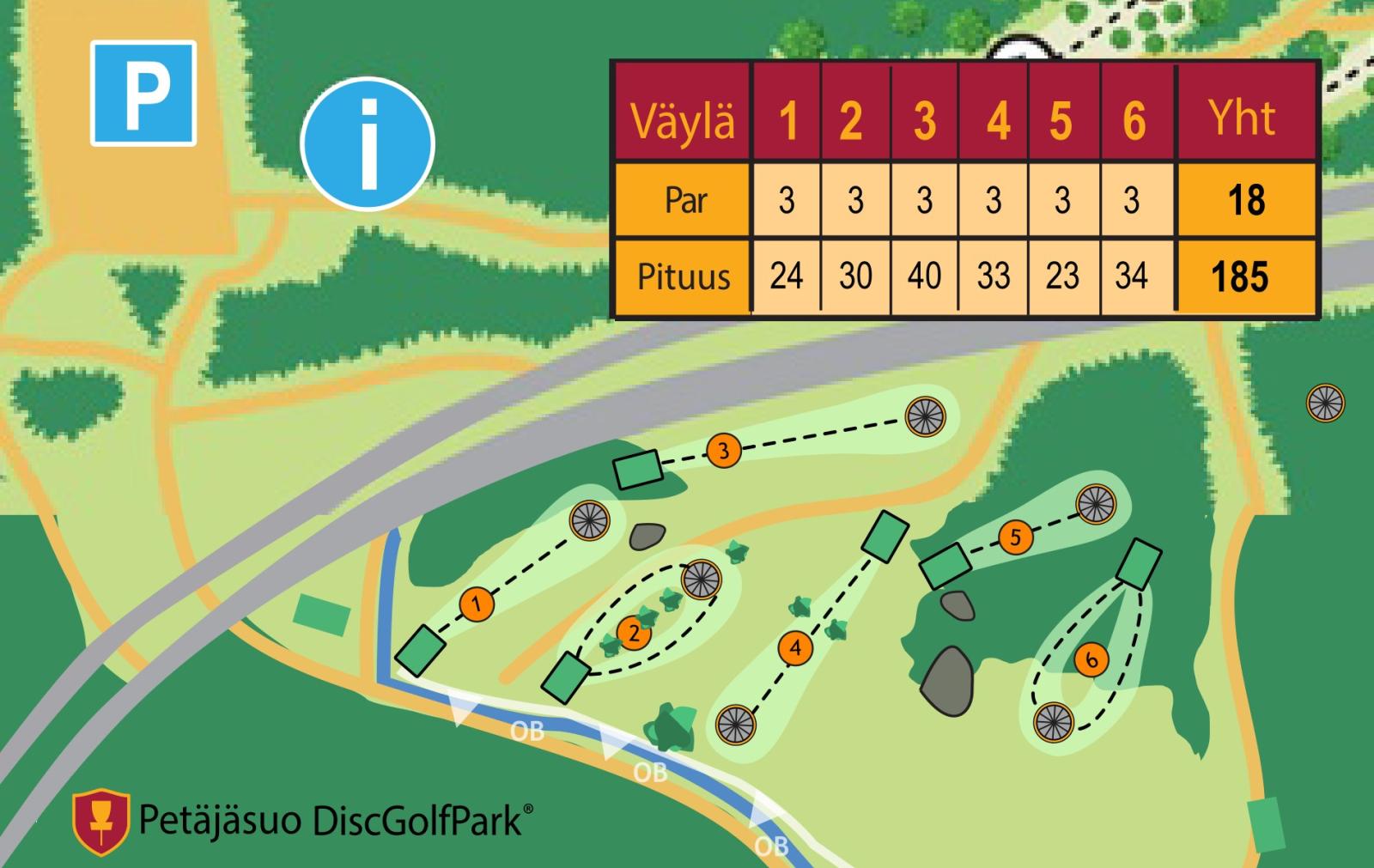Click the blue parking P marker
Image resolution: width=1374 pixels, height=868 pixels.
pyautogui.click(x=143, y=93)
